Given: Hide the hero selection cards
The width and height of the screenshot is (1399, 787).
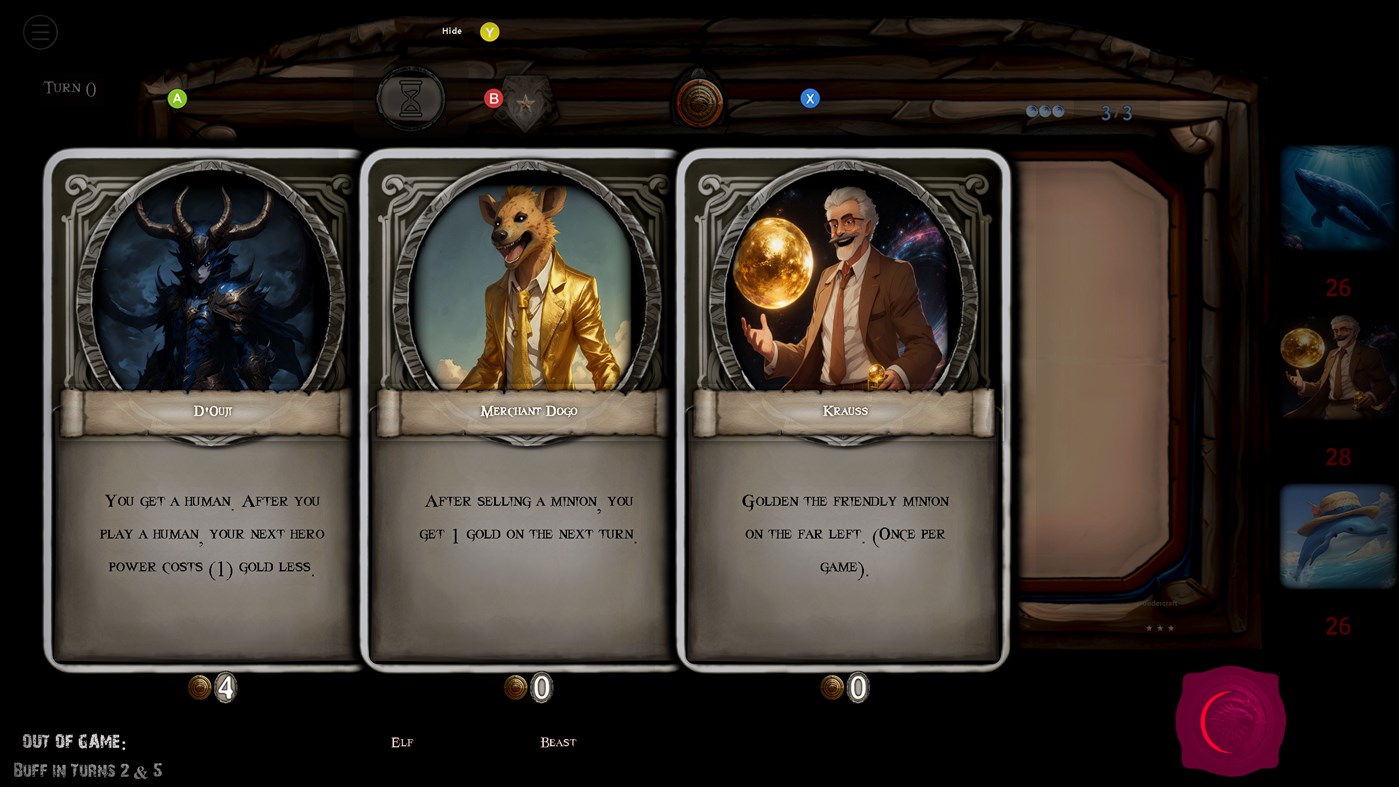Looking at the screenshot, I should [x=451, y=30].
